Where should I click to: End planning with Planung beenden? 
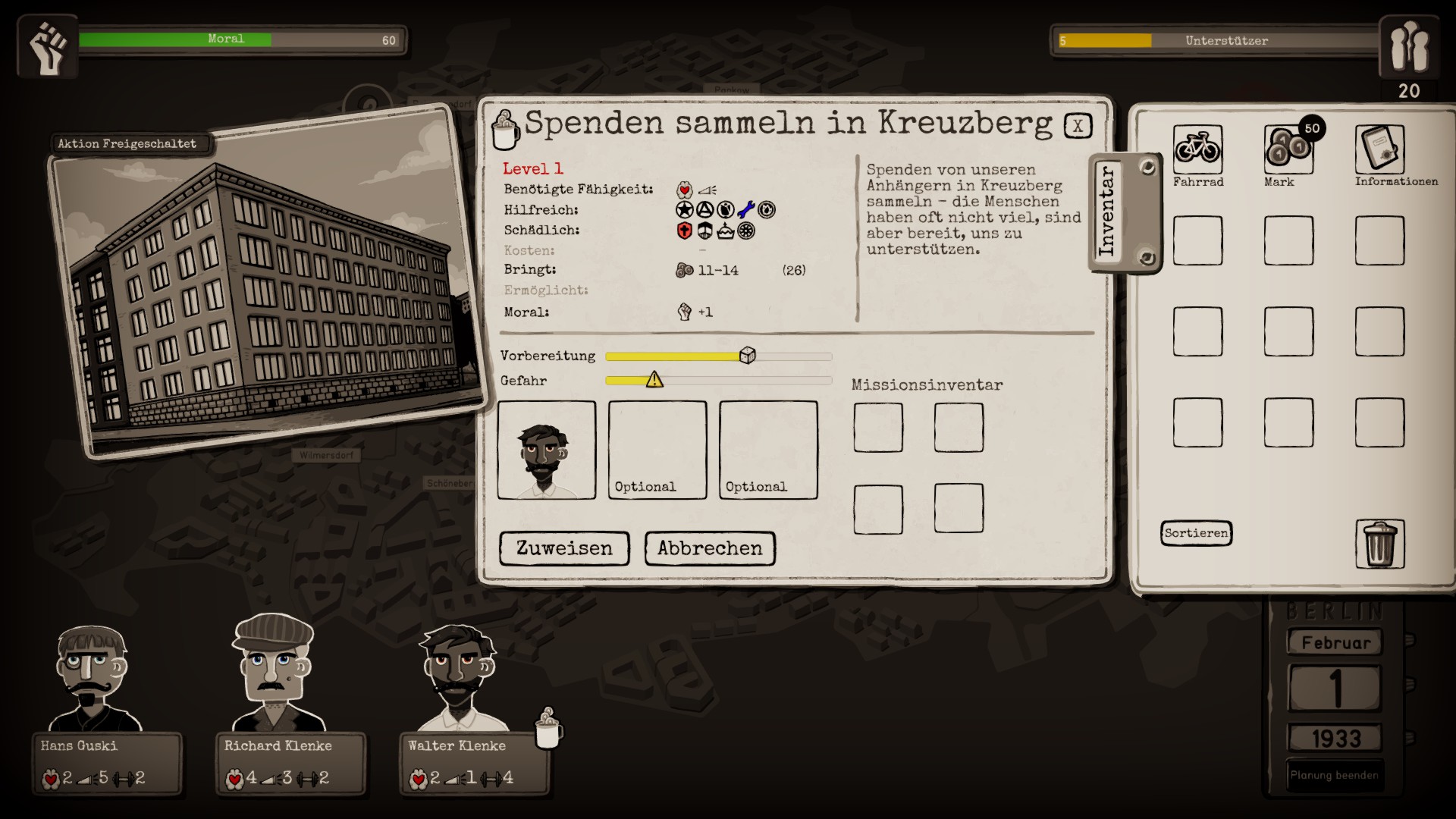click(1335, 775)
